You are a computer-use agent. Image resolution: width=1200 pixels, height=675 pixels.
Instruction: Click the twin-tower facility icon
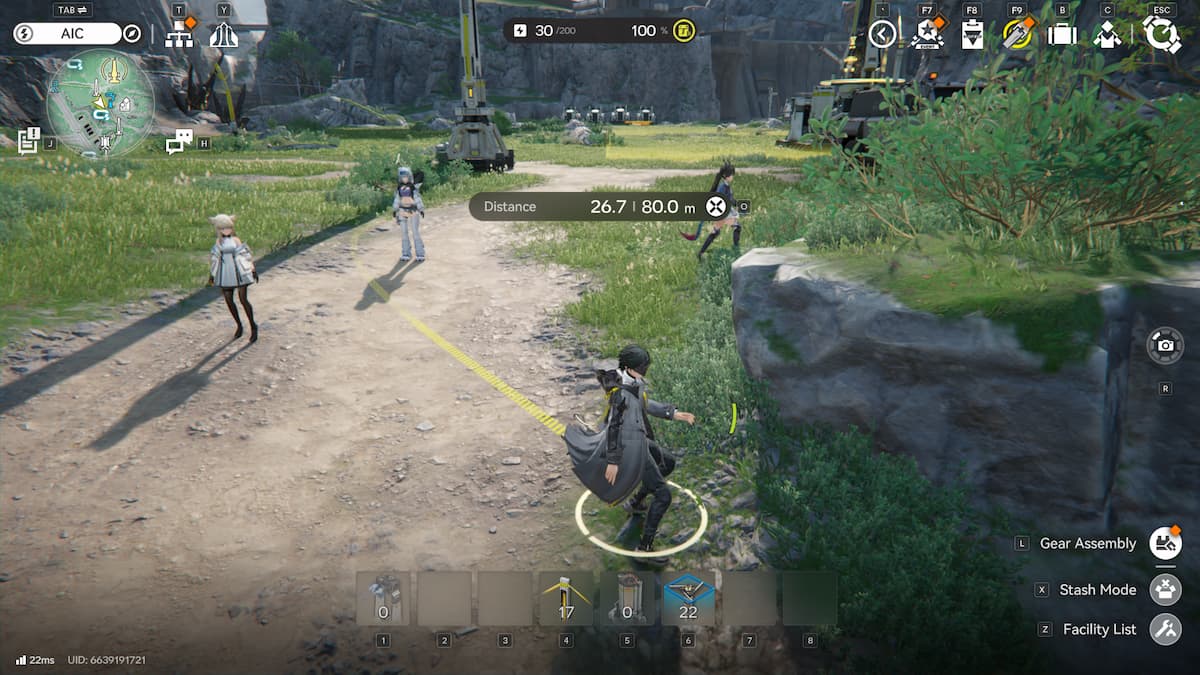223,35
